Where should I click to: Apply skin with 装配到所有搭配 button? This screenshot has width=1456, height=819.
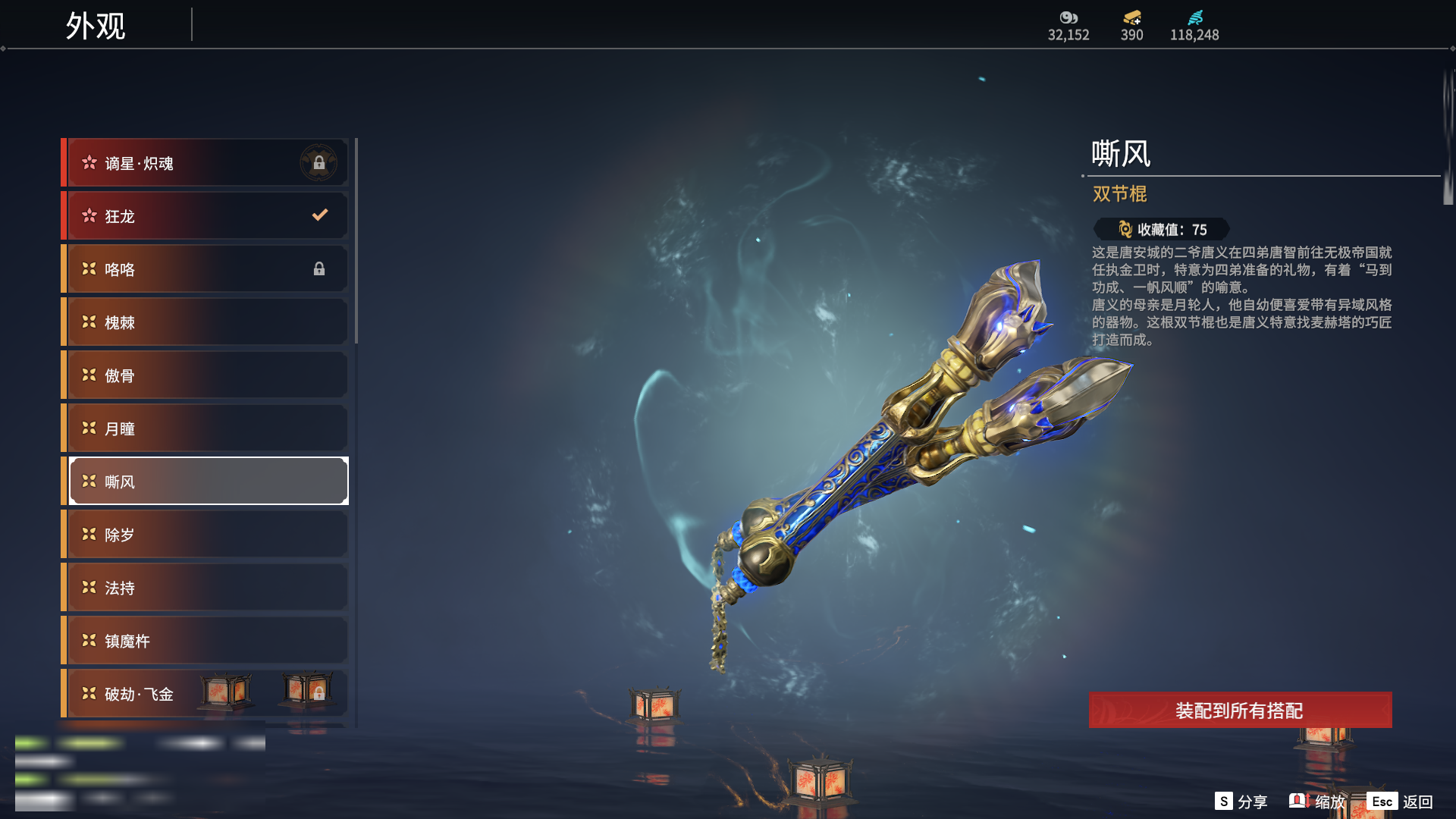(1240, 711)
